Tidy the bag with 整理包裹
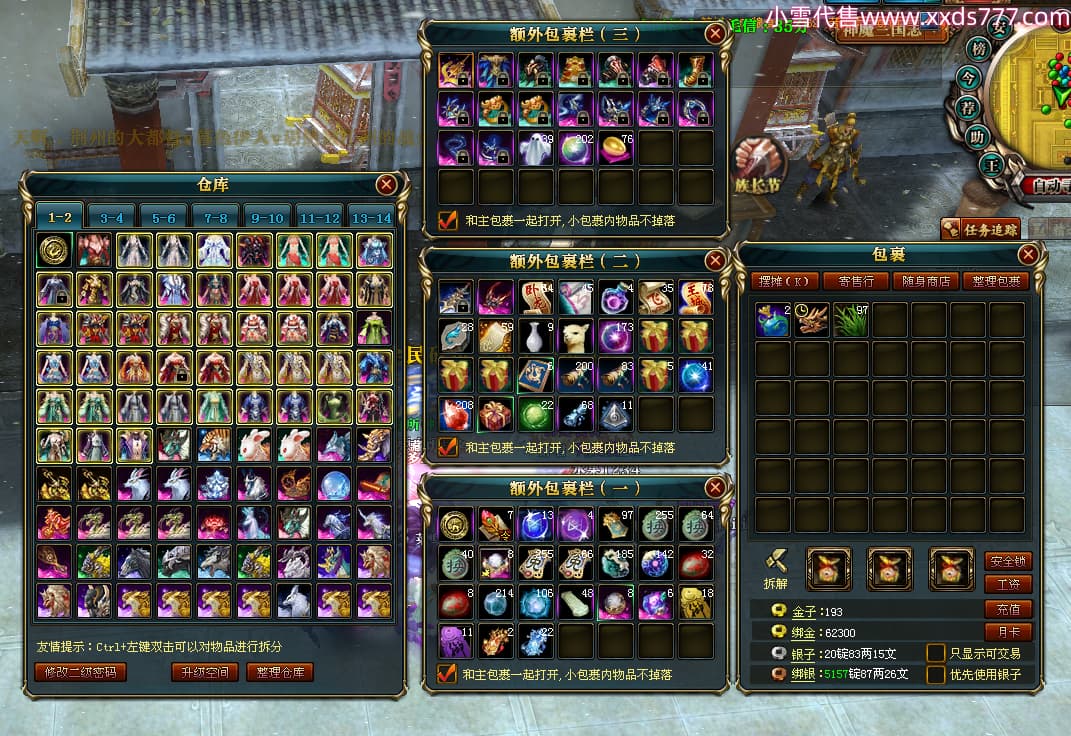The width and height of the screenshot is (1071, 736). tap(995, 281)
